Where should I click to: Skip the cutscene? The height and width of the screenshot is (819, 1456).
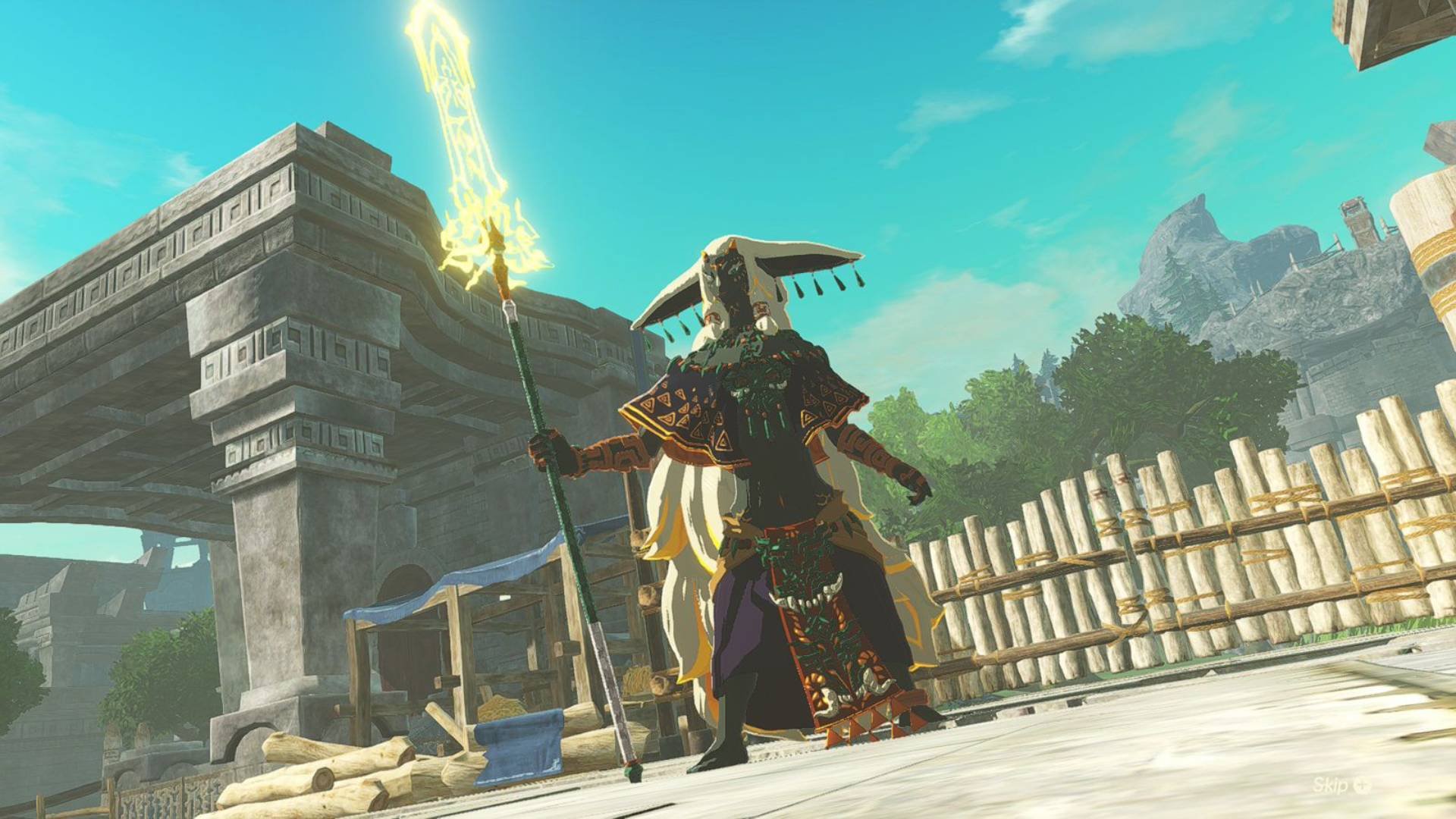pos(1341,785)
